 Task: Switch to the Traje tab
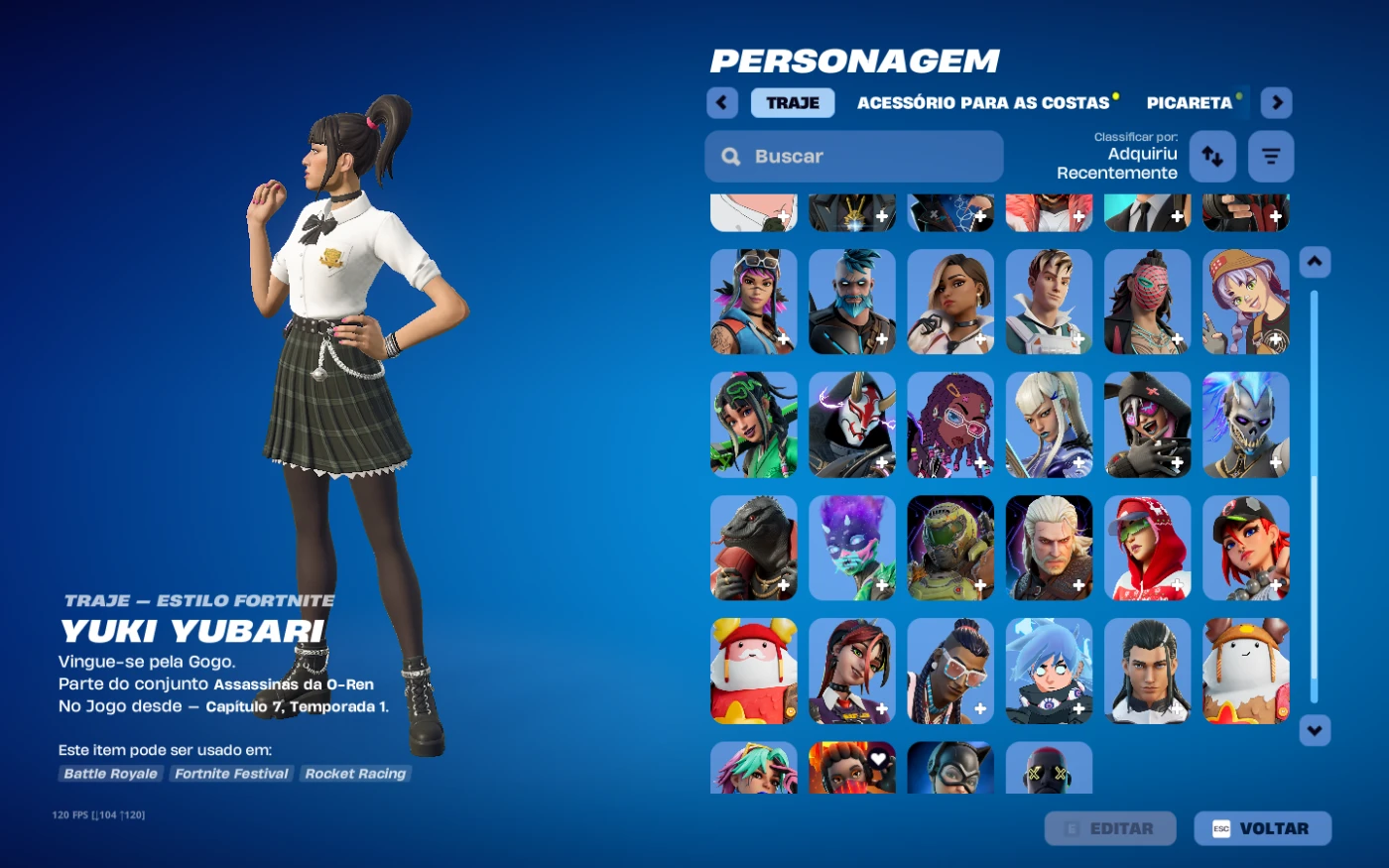792,103
